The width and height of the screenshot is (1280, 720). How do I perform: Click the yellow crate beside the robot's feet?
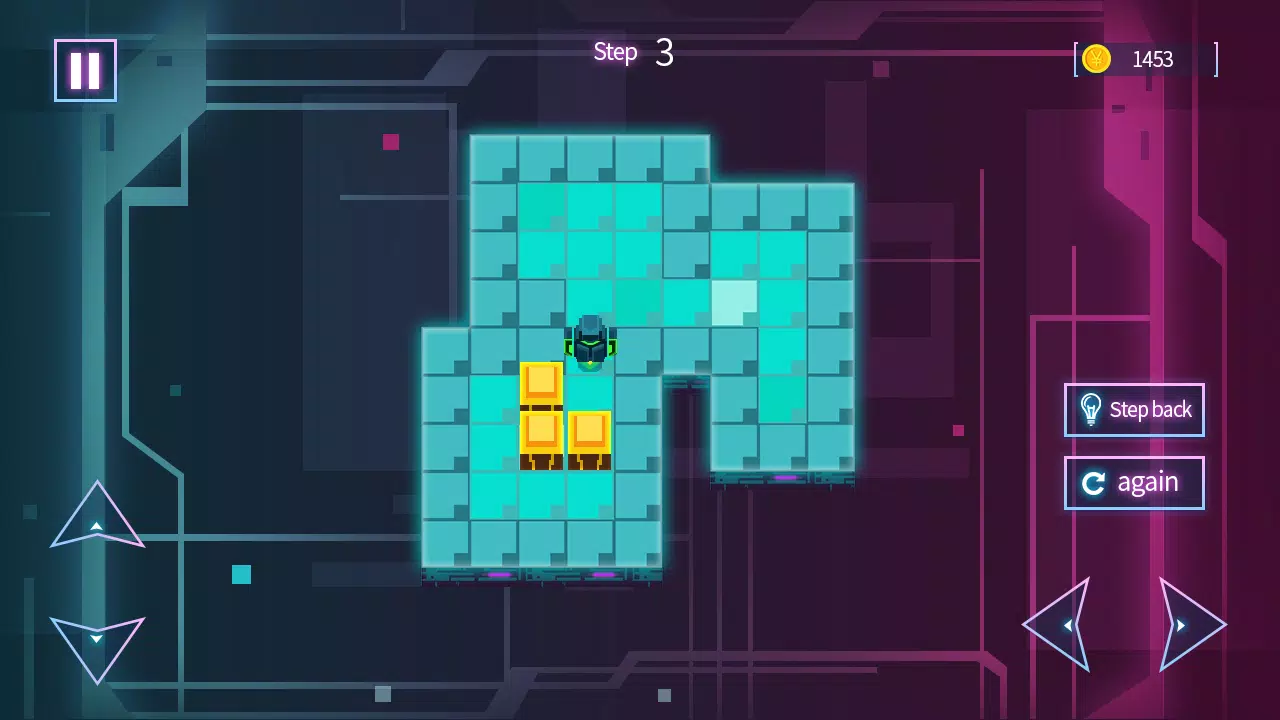point(590,433)
